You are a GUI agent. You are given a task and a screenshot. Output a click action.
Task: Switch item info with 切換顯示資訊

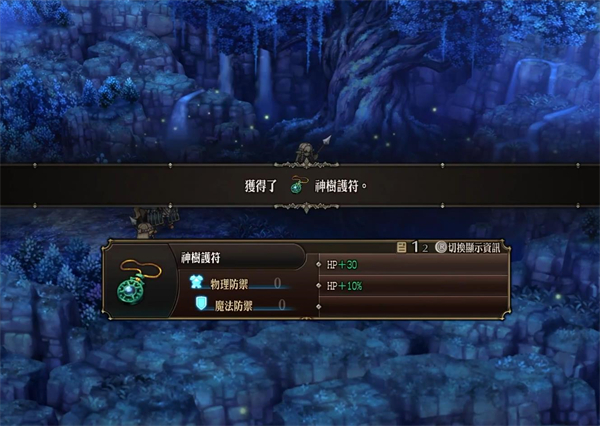tap(471, 247)
